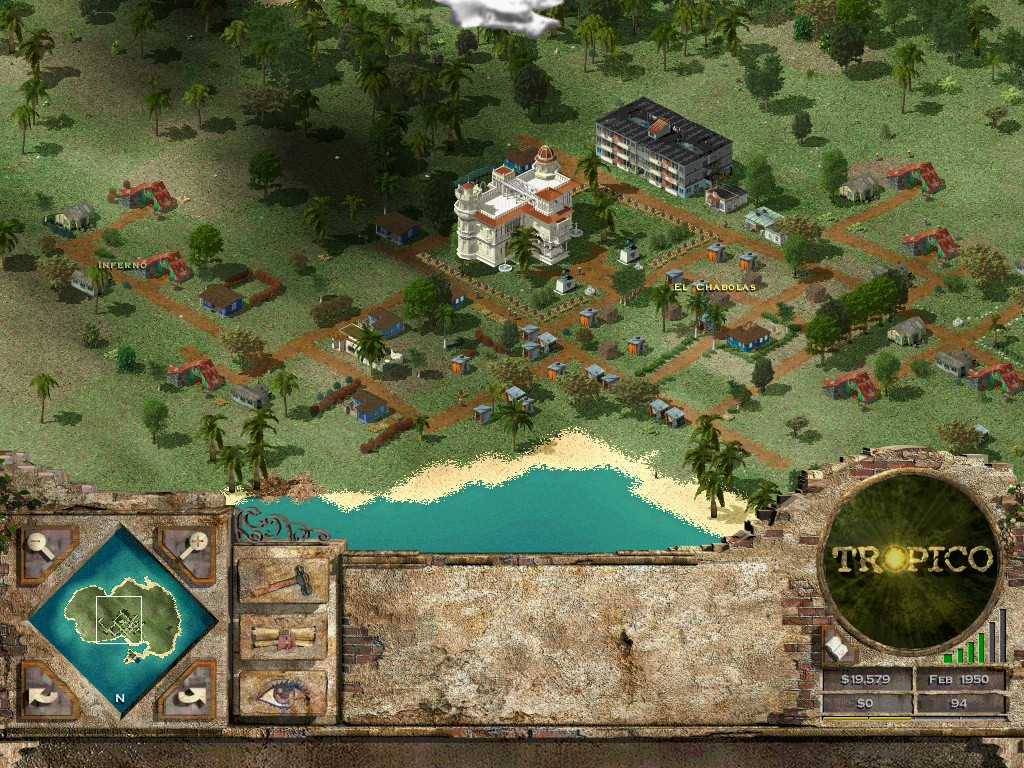
Task: Open the build menu hammer button
Action: point(283,580)
